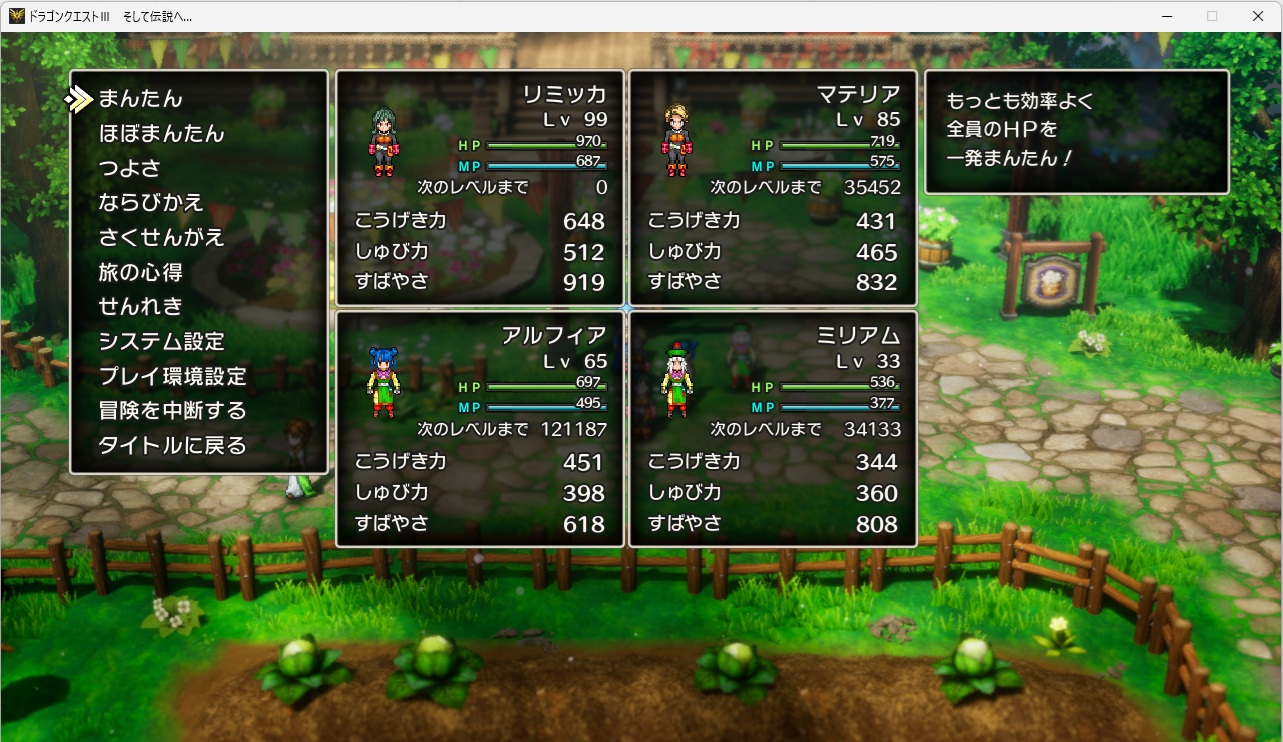Image resolution: width=1283 pixels, height=742 pixels.
Task: Select ならびかえ to reorder party
Action: click(x=150, y=203)
